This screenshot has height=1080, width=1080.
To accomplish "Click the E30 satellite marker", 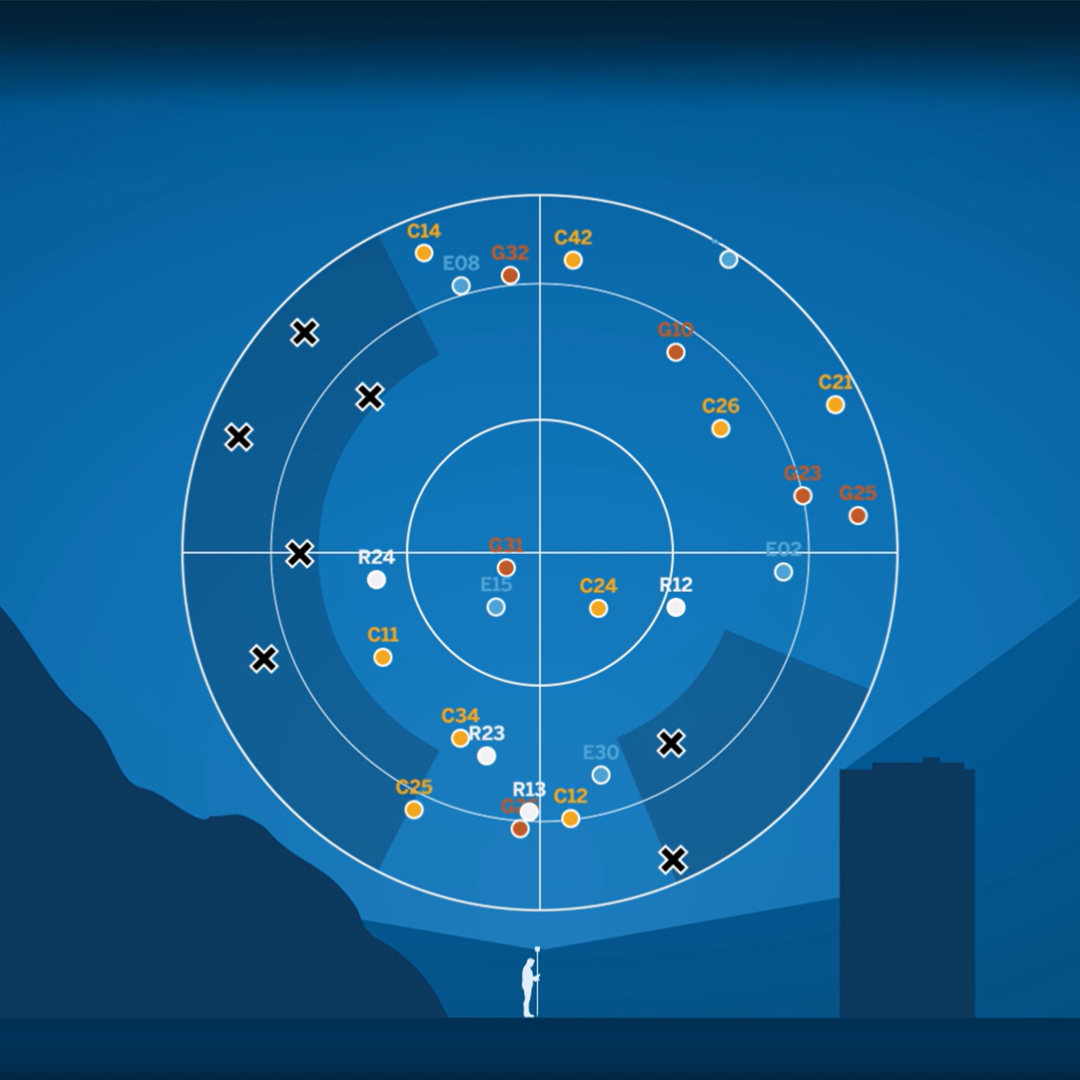I will coord(601,775).
